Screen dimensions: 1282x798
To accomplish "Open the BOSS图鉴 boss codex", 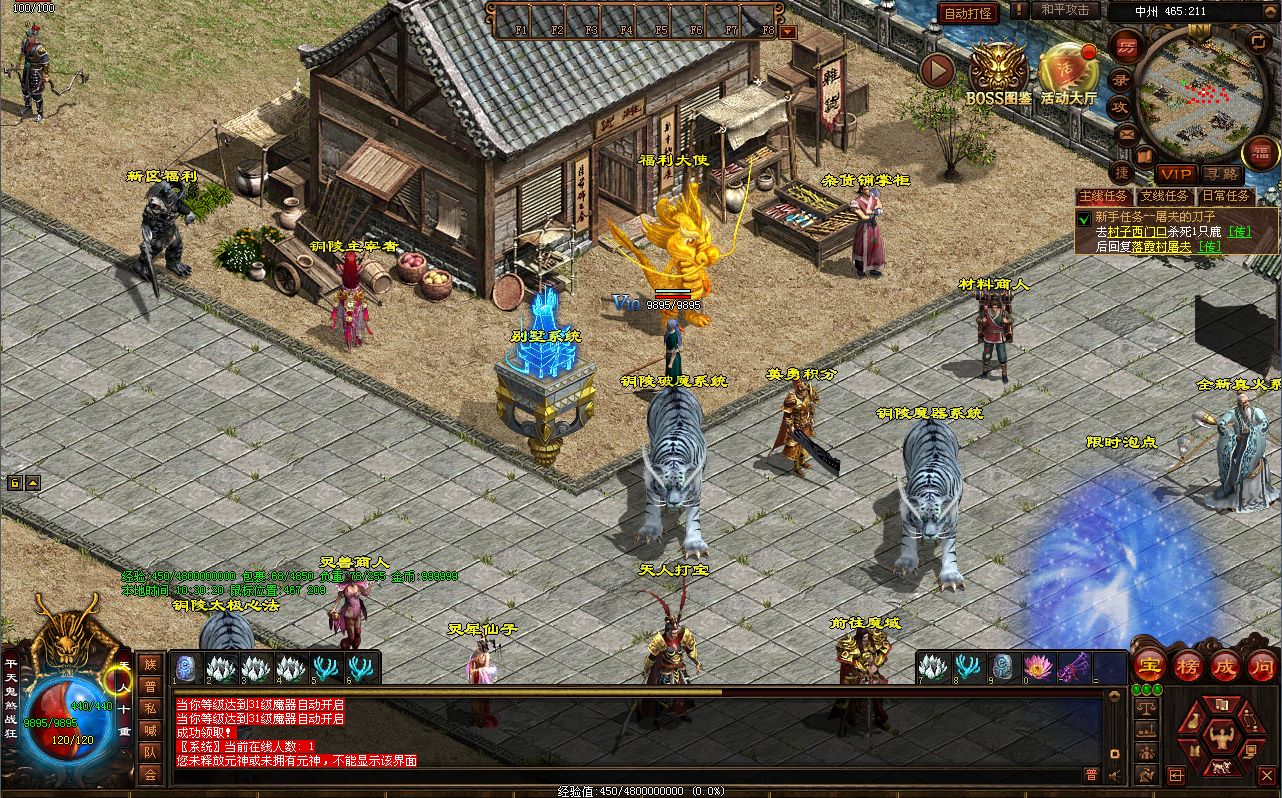I will click(x=998, y=70).
